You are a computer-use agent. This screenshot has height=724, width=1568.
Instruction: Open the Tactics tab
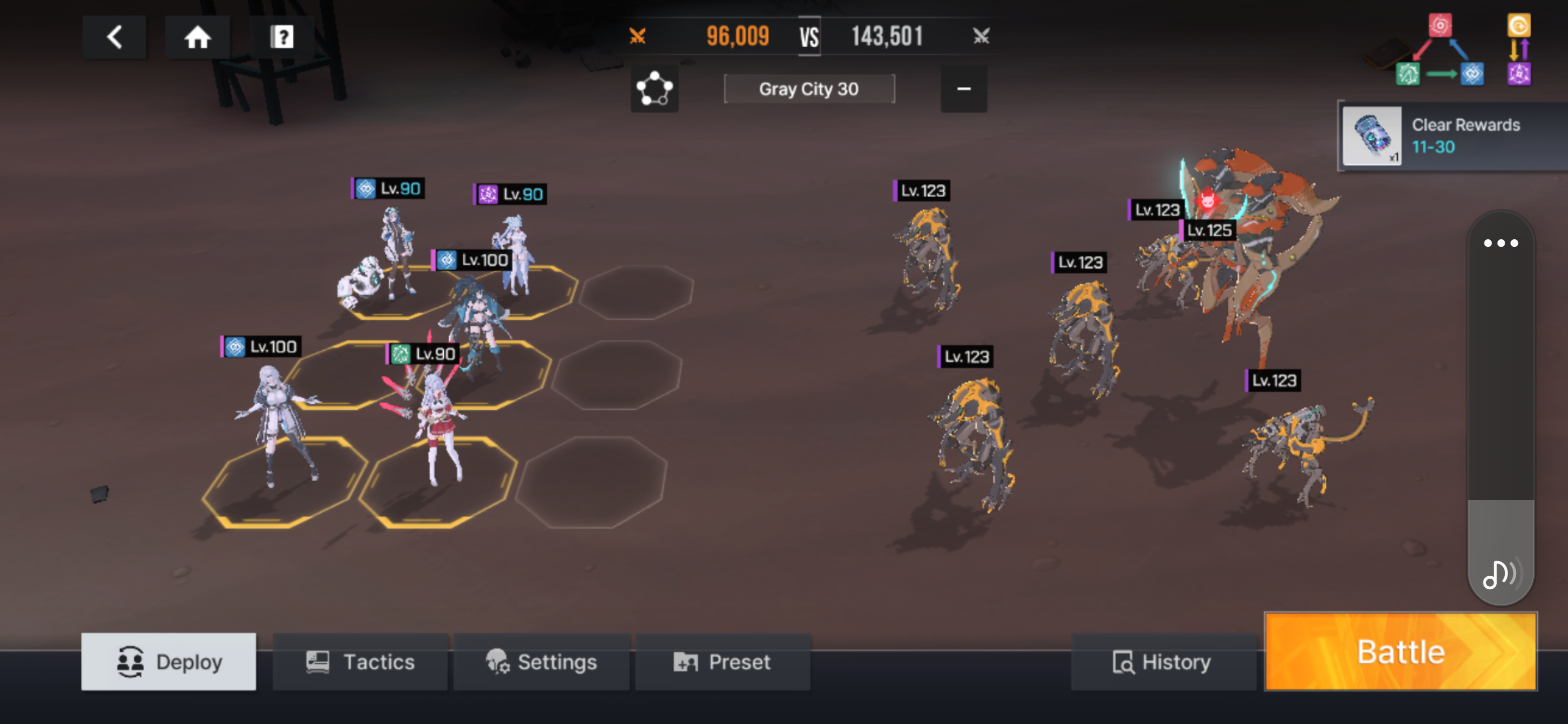(x=360, y=661)
